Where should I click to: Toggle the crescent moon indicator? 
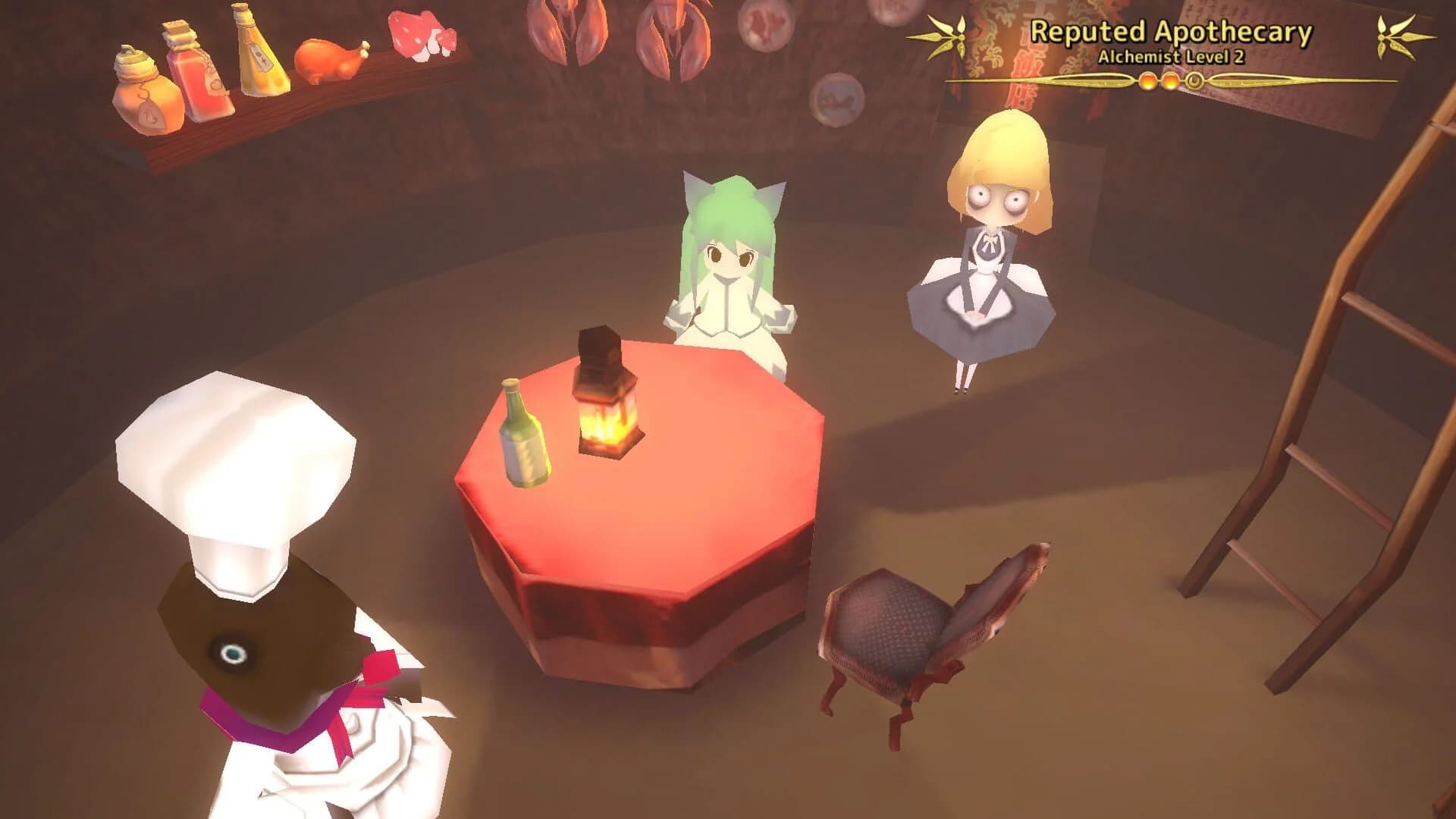click(1194, 82)
